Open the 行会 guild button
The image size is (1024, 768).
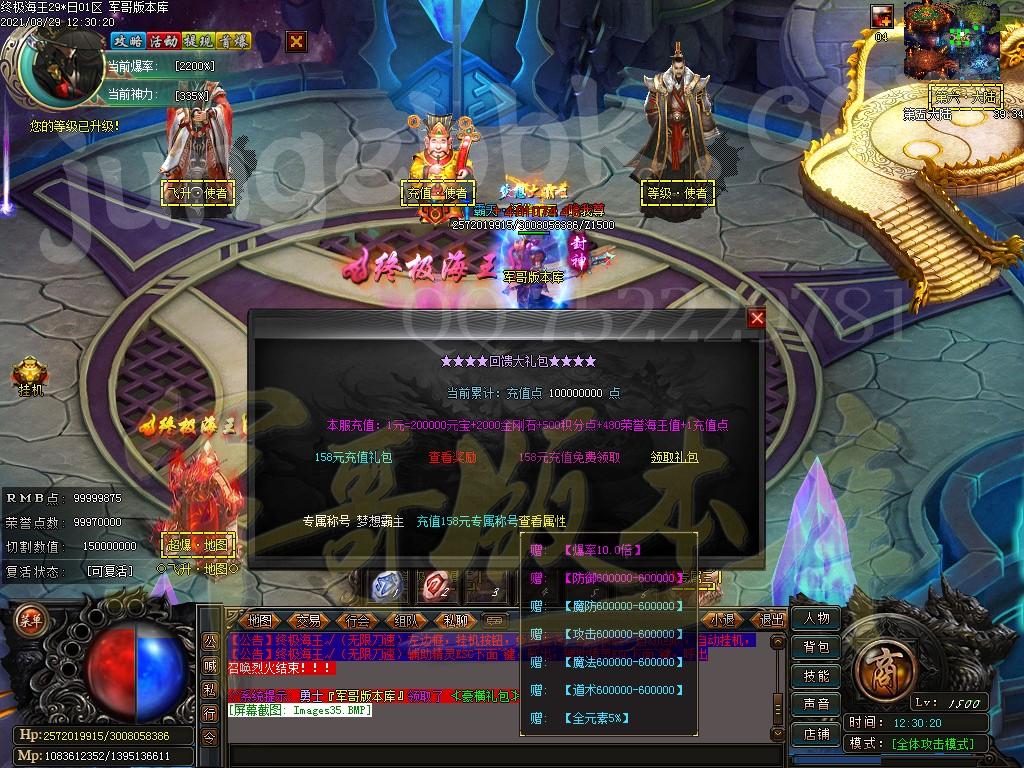coord(357,620)
